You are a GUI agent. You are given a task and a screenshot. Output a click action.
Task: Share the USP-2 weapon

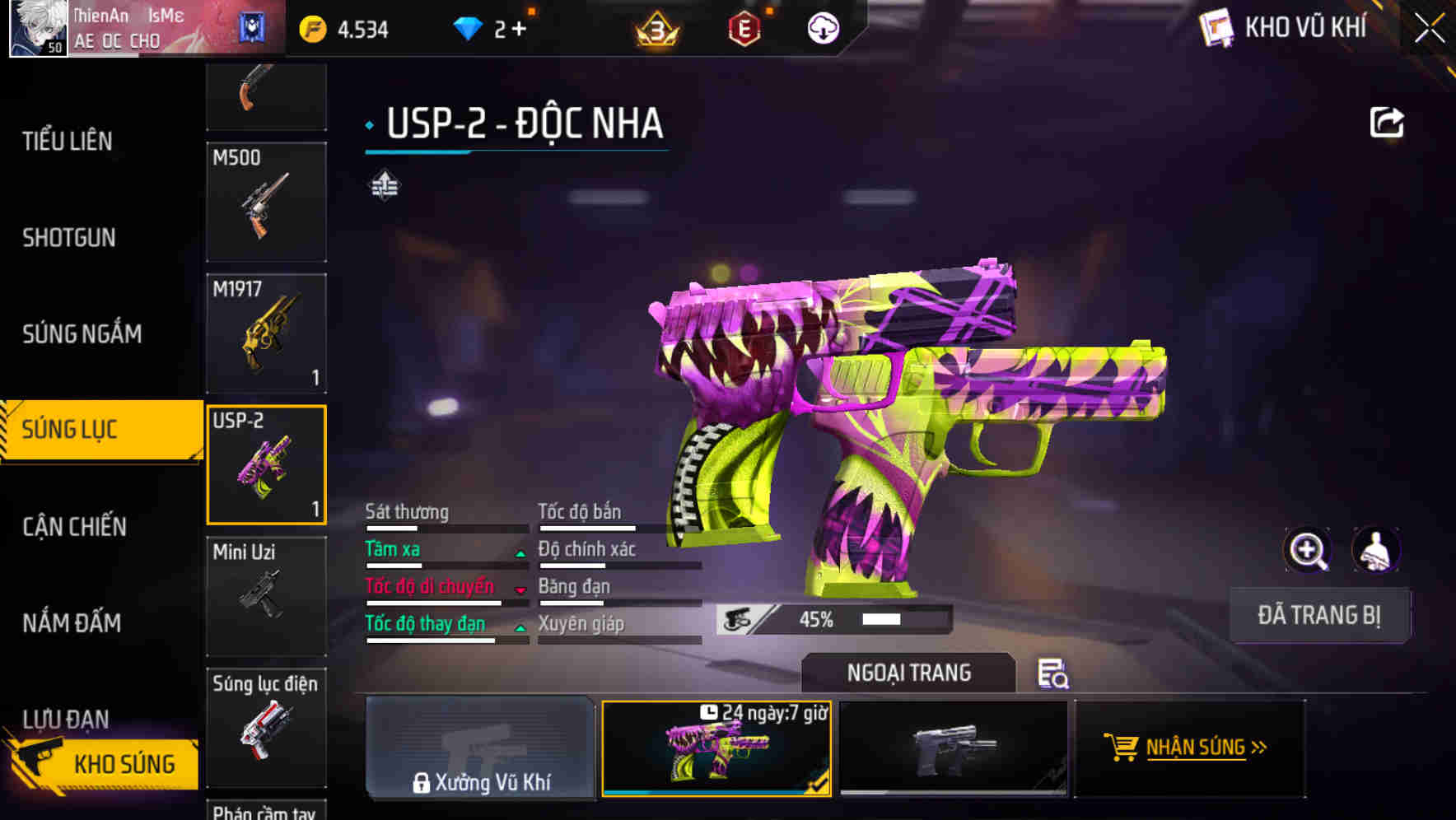click(1388, 122)
